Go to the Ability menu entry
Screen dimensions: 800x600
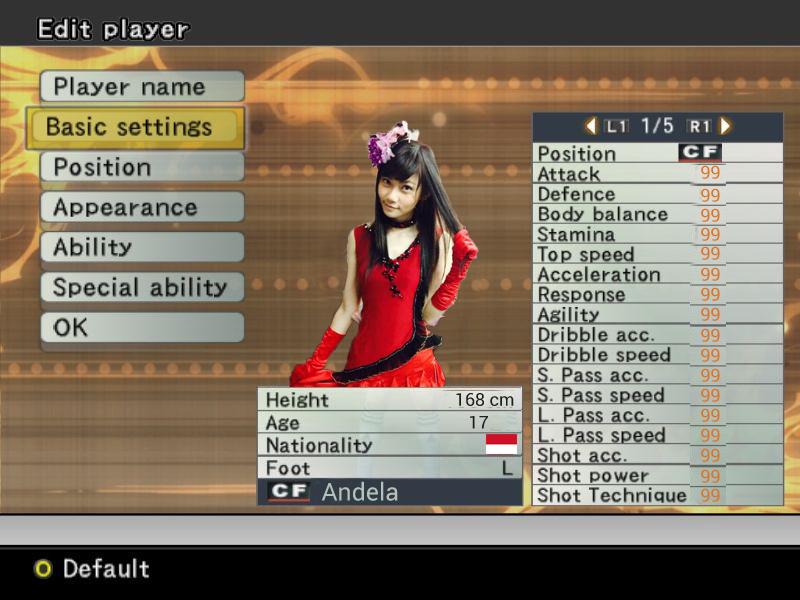click(x=142, y=247)
